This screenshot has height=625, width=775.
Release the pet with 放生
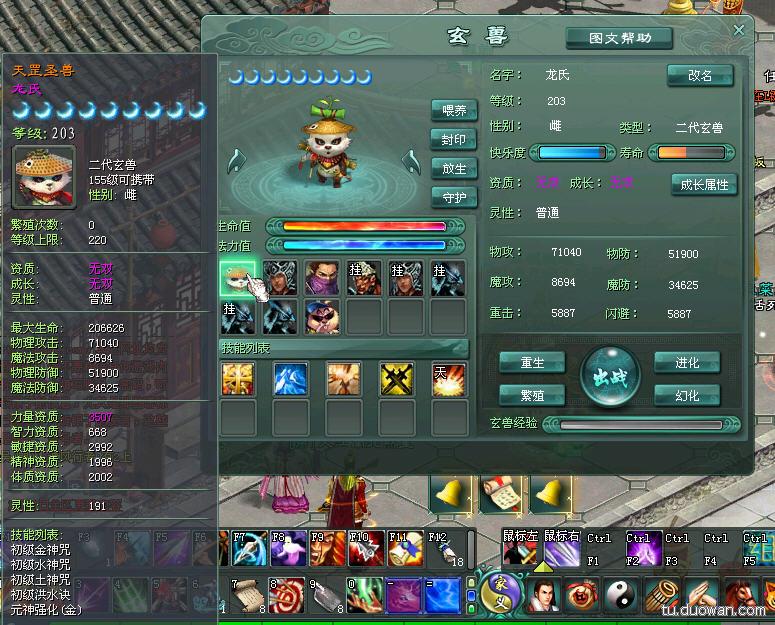click(454, 168)
